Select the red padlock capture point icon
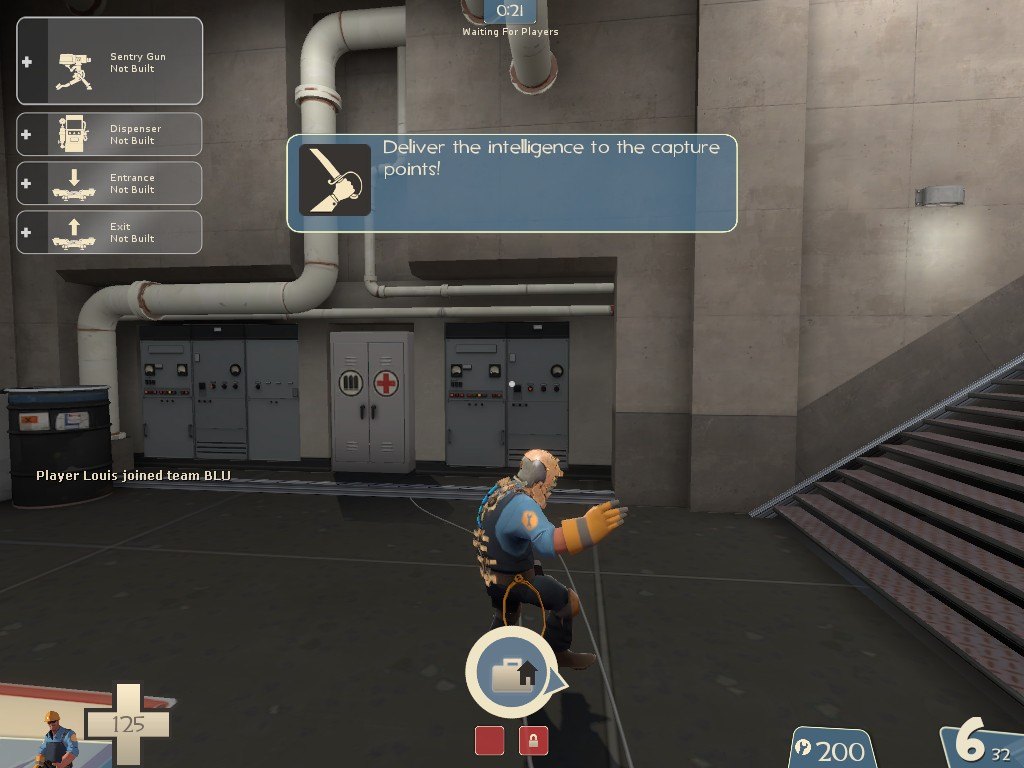The height and width of the screenshot is (768, 1024). [x=533, y=741]
